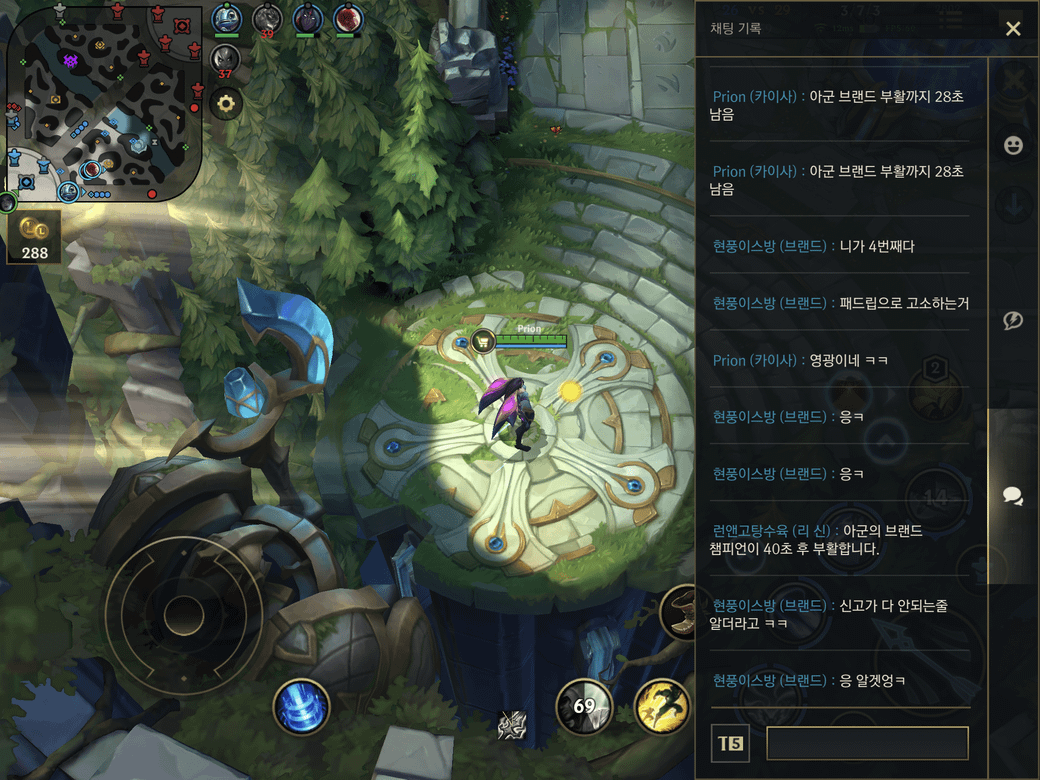The image size is (1040, 780).
Task: Open the emote smiley tab
Action: 1013,145
